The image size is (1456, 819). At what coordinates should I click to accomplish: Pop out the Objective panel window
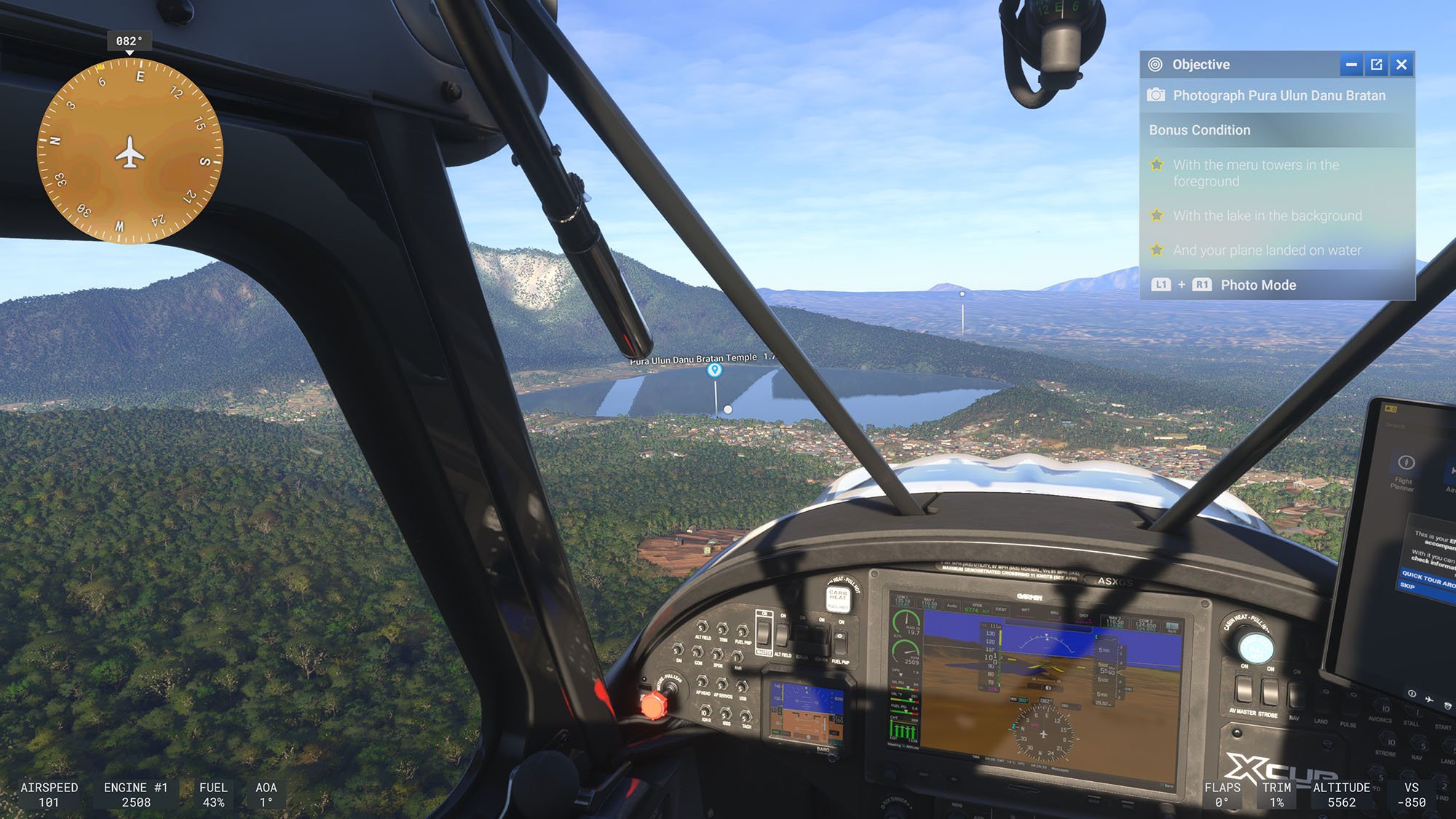pyautogui.click(x=1376, y=65)
